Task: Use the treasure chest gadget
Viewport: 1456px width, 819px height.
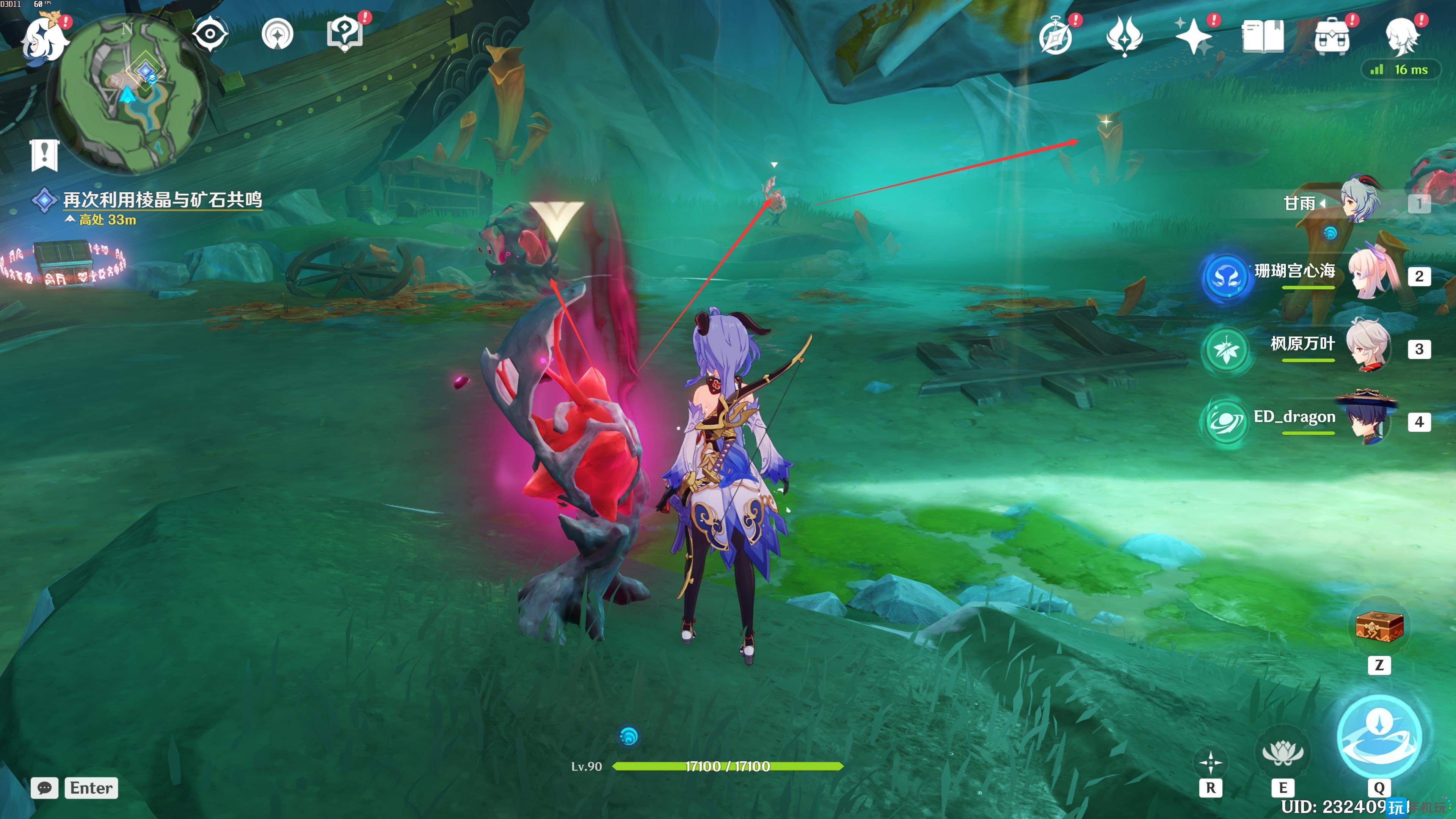Action: point(1379,626)
